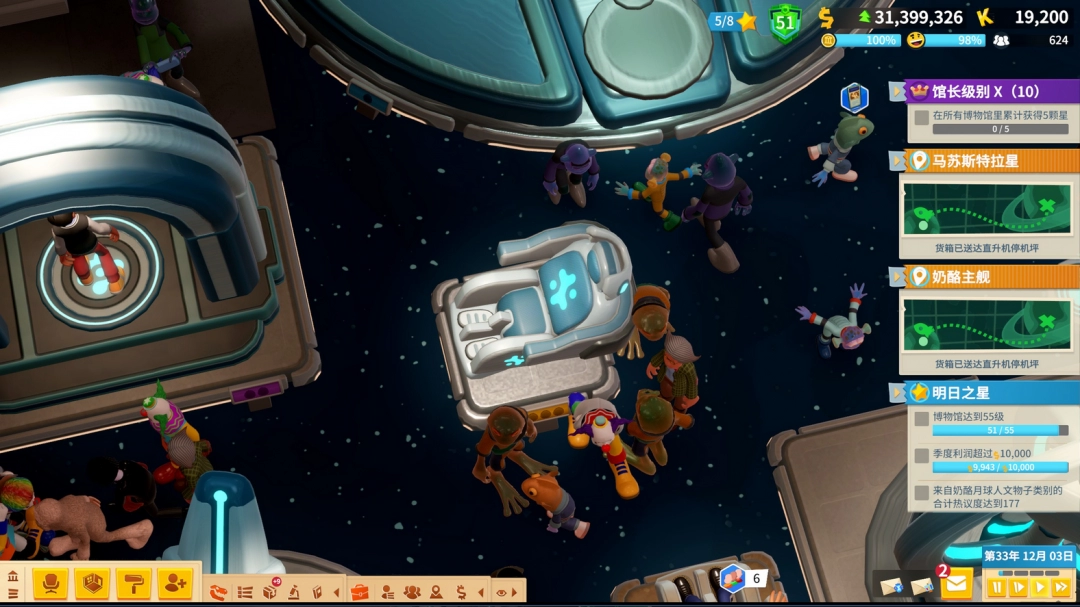Open the room build menu (chair icon)
The image size is (1080, 607).
pos(50,583)
